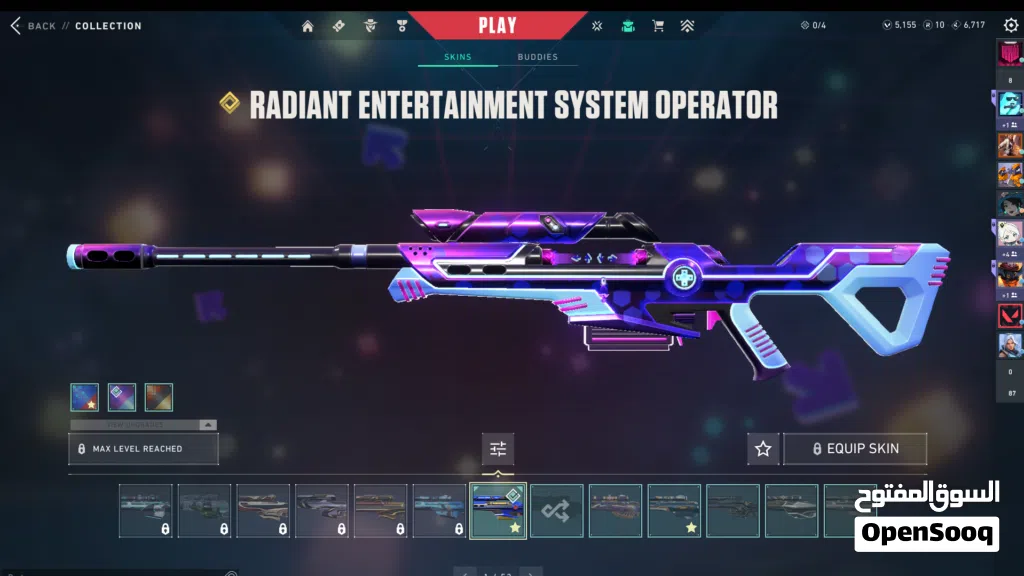Favorite this skin with the star button
1024x576 pixels.
coord(763,449)
